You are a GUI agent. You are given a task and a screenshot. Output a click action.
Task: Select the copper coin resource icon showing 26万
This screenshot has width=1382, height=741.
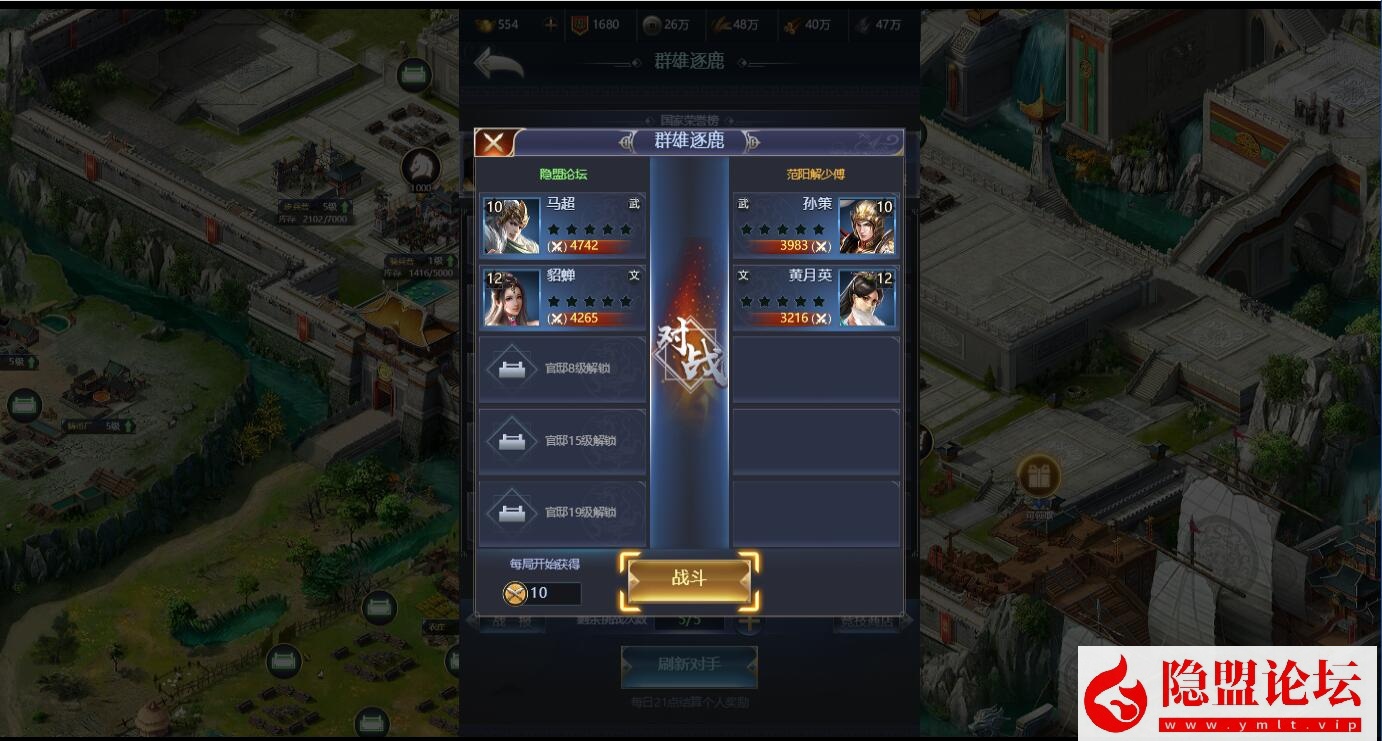(x=653, y=24)
